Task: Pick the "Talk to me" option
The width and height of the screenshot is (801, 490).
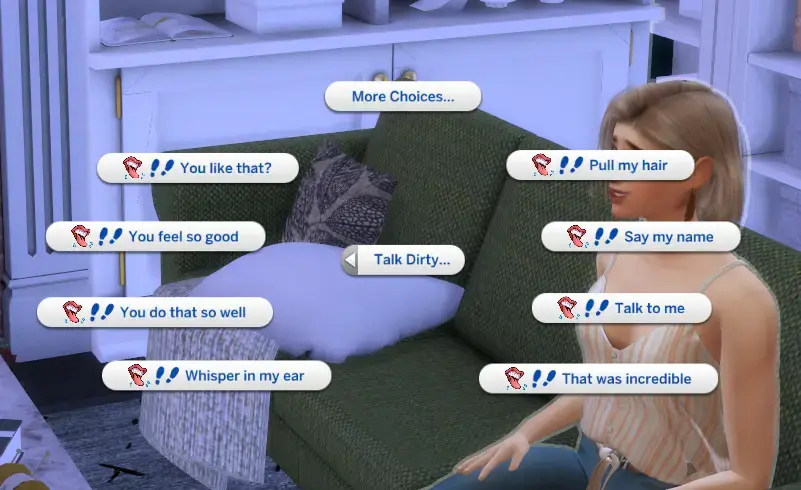Action: coord(621,308)
